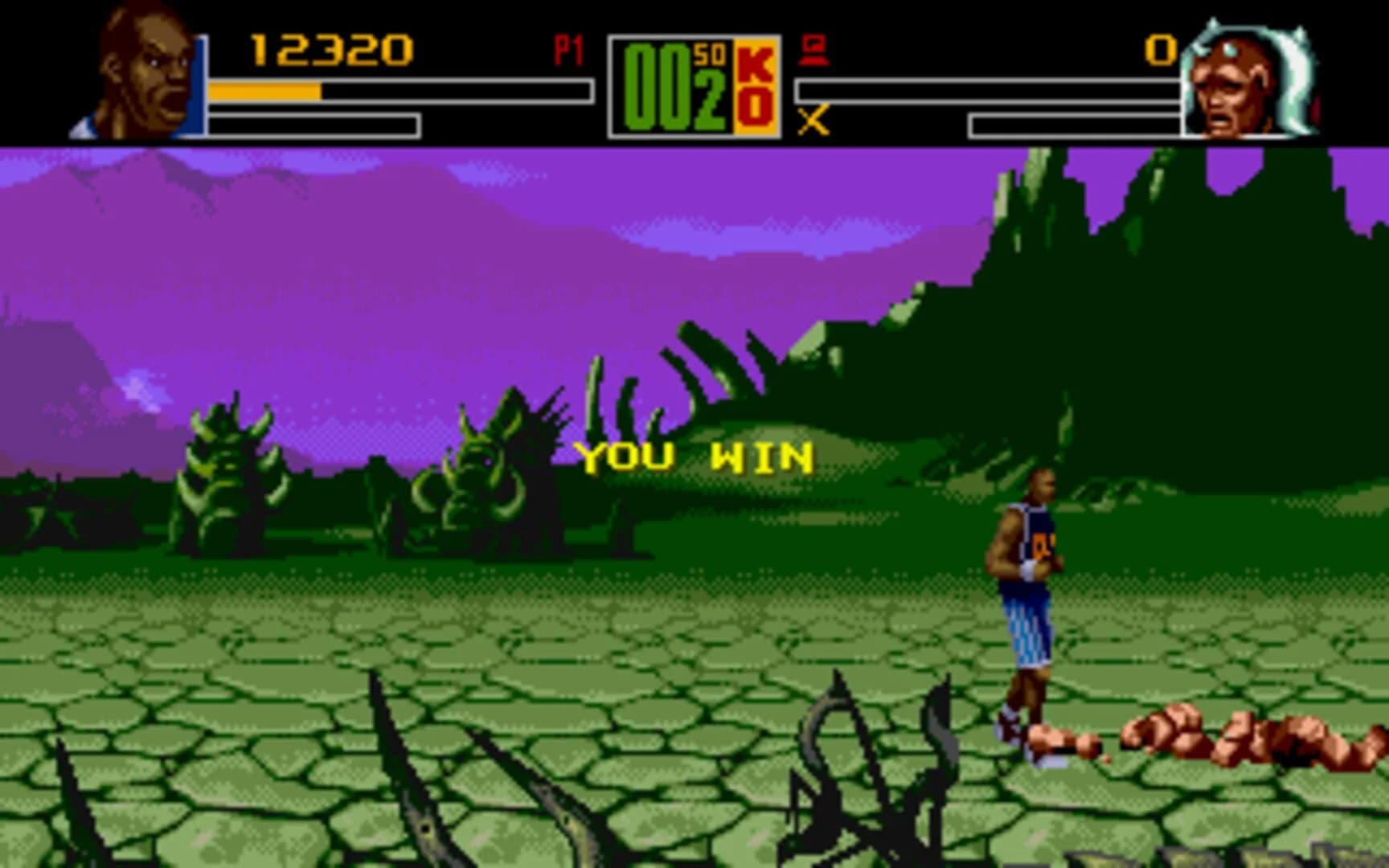Screen dimensions: 1389x868
Task: Click the empty second health bar slot on the left
Action: (x=313, y=125)
